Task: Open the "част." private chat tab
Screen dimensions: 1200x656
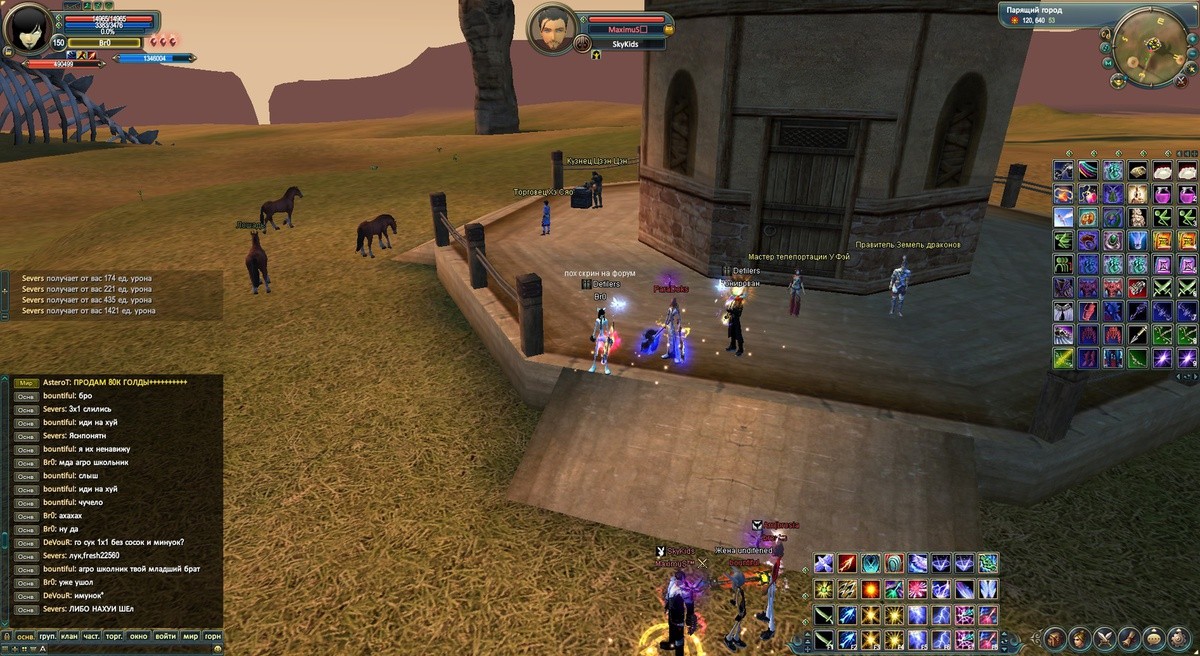Action: 91,636
